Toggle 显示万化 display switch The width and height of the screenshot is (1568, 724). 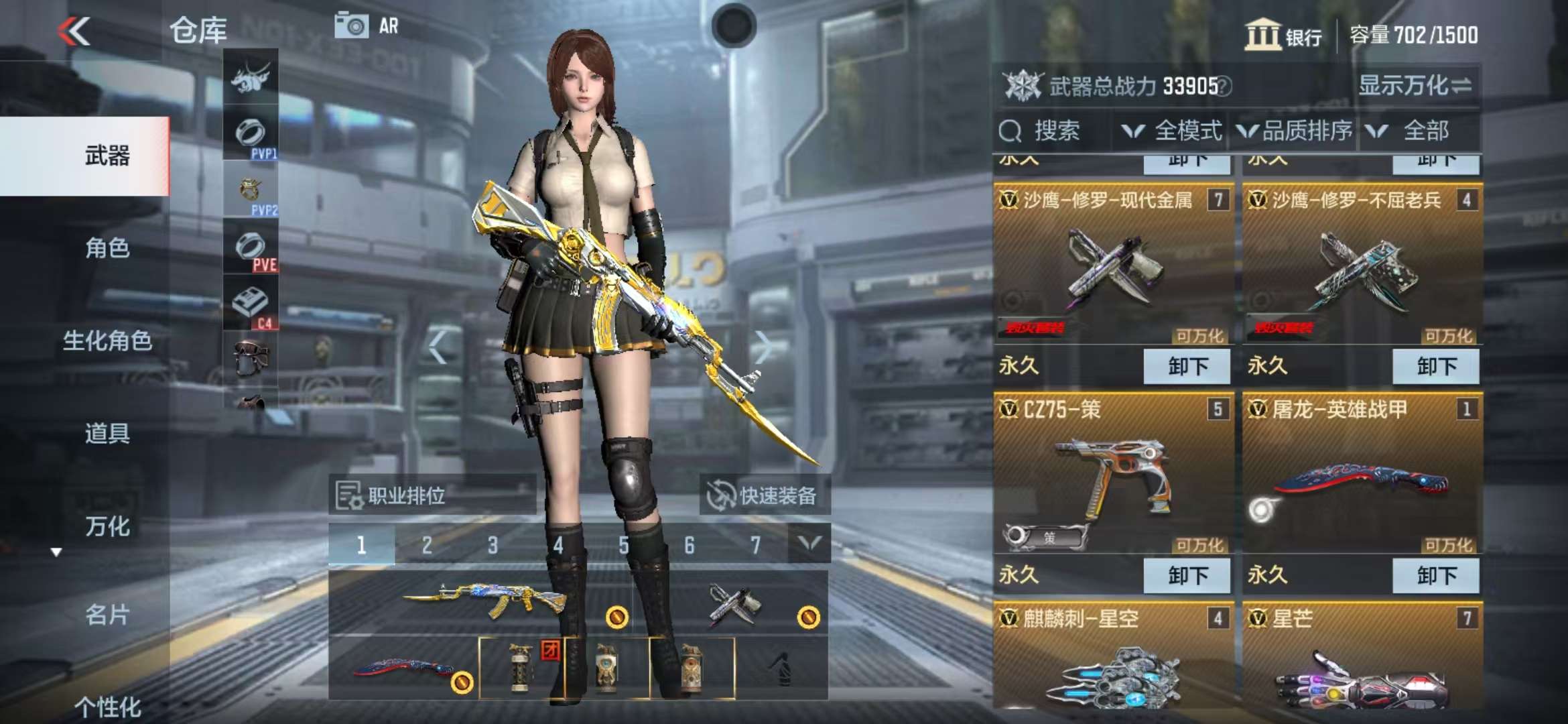point(1414,86)
